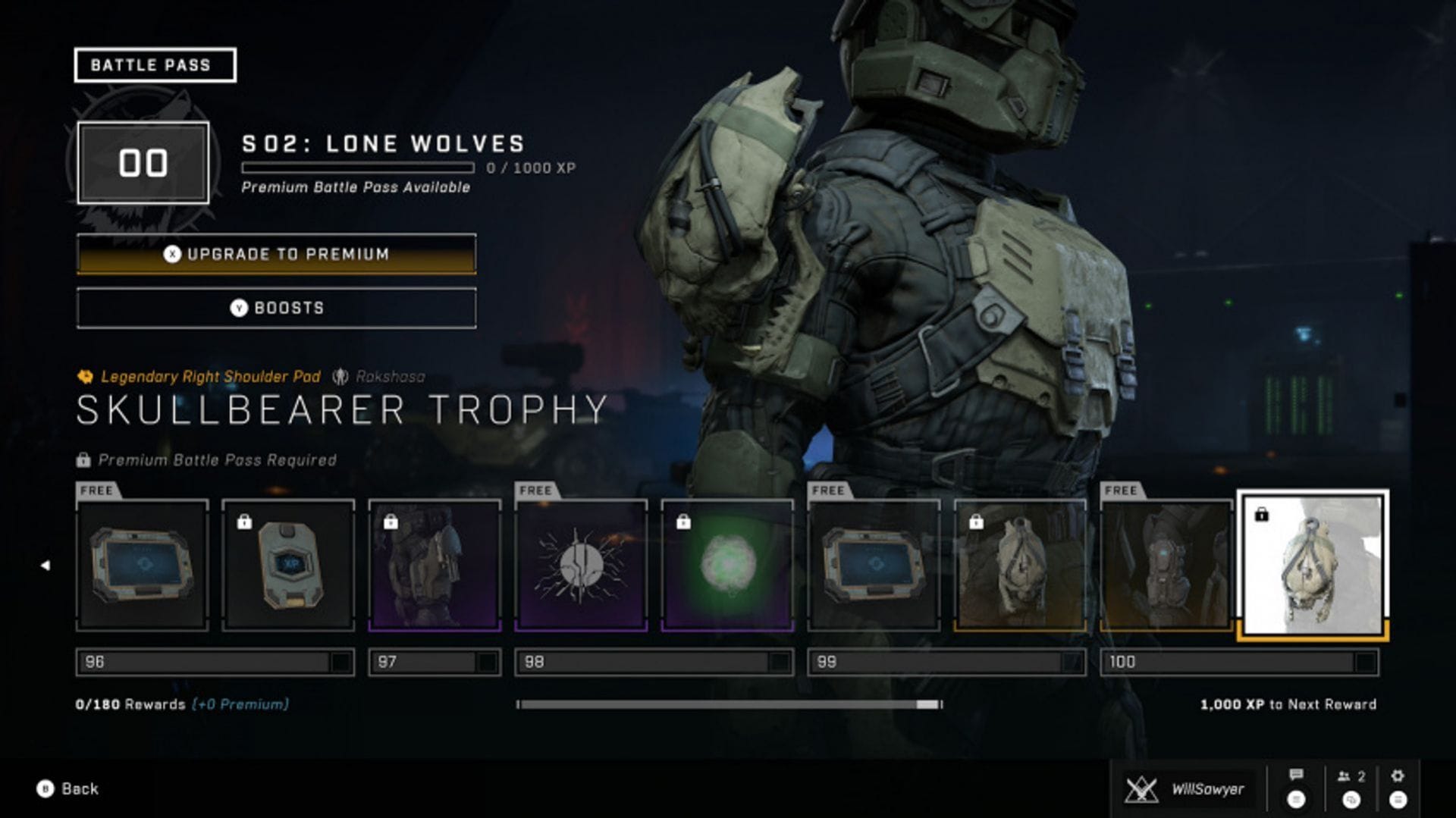1456x818 pixels.
Task: Collapse the battle pass row with the left arrow
Action: [47, 565]
